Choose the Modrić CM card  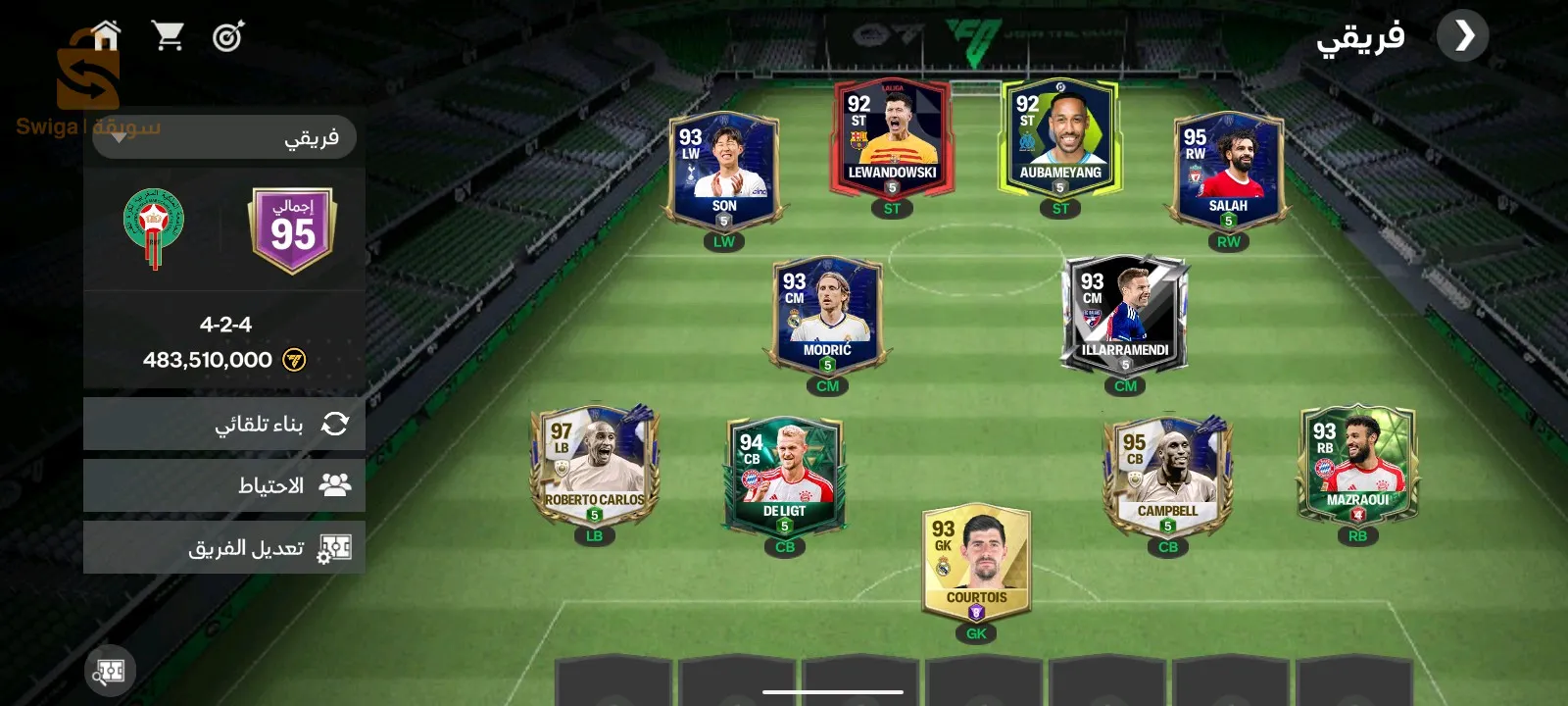click(x=827, y=317)
